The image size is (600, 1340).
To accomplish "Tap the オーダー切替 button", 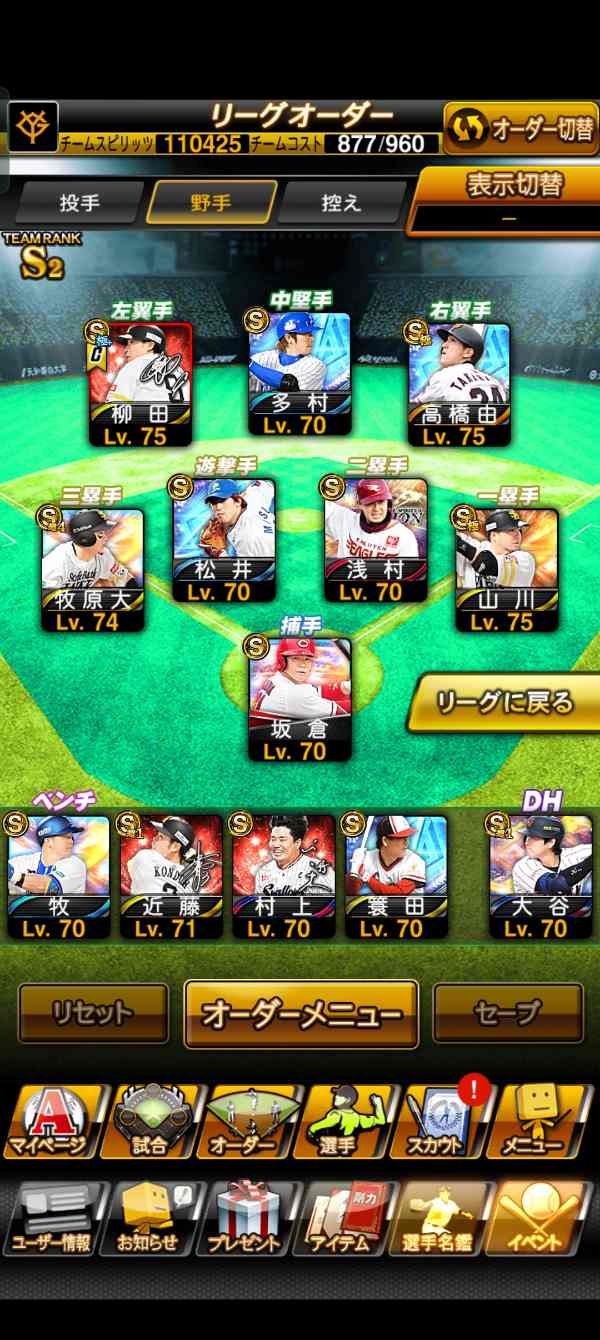I will point(520,129).
